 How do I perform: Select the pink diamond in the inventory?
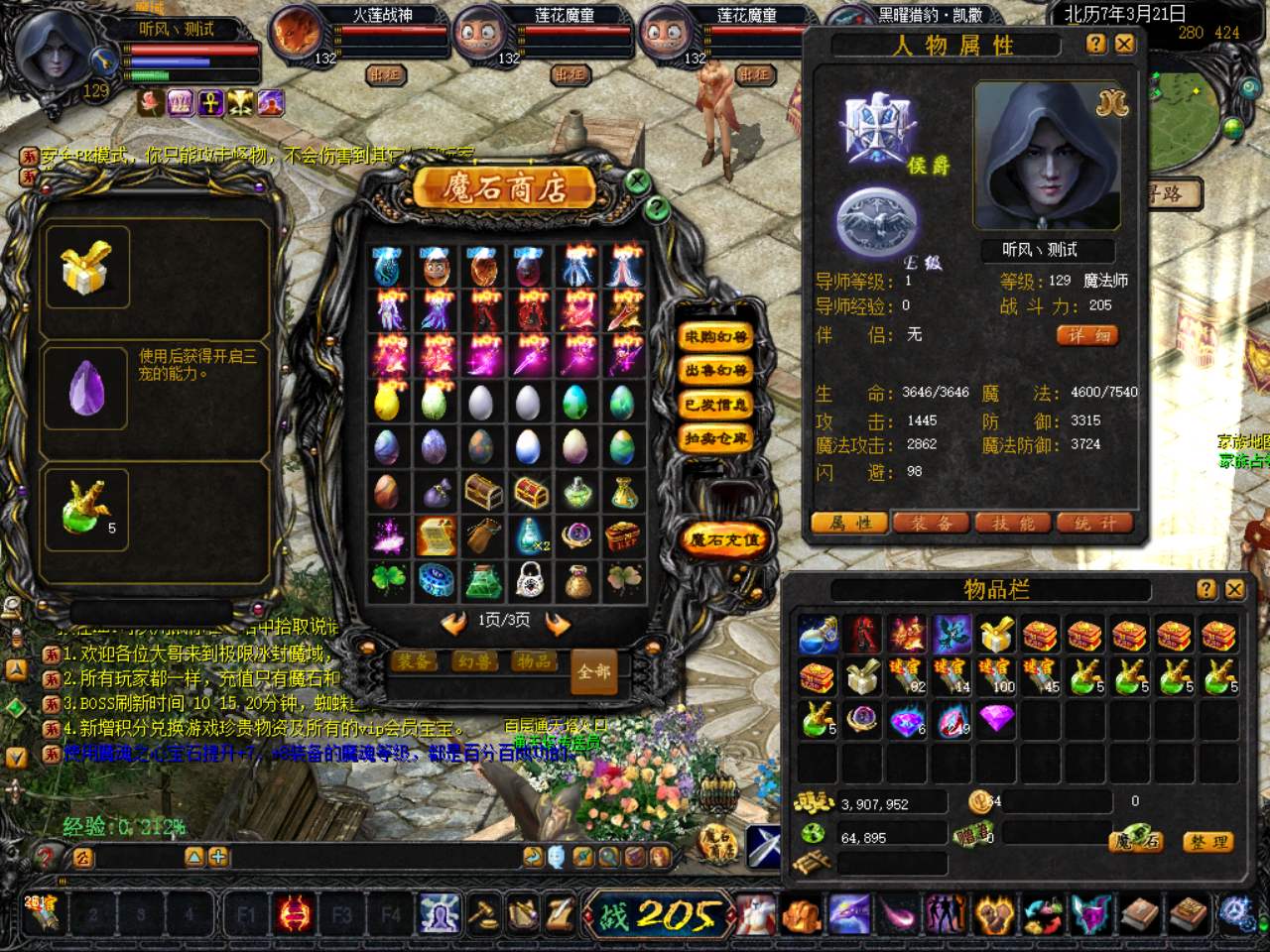(x=996, y=717)
